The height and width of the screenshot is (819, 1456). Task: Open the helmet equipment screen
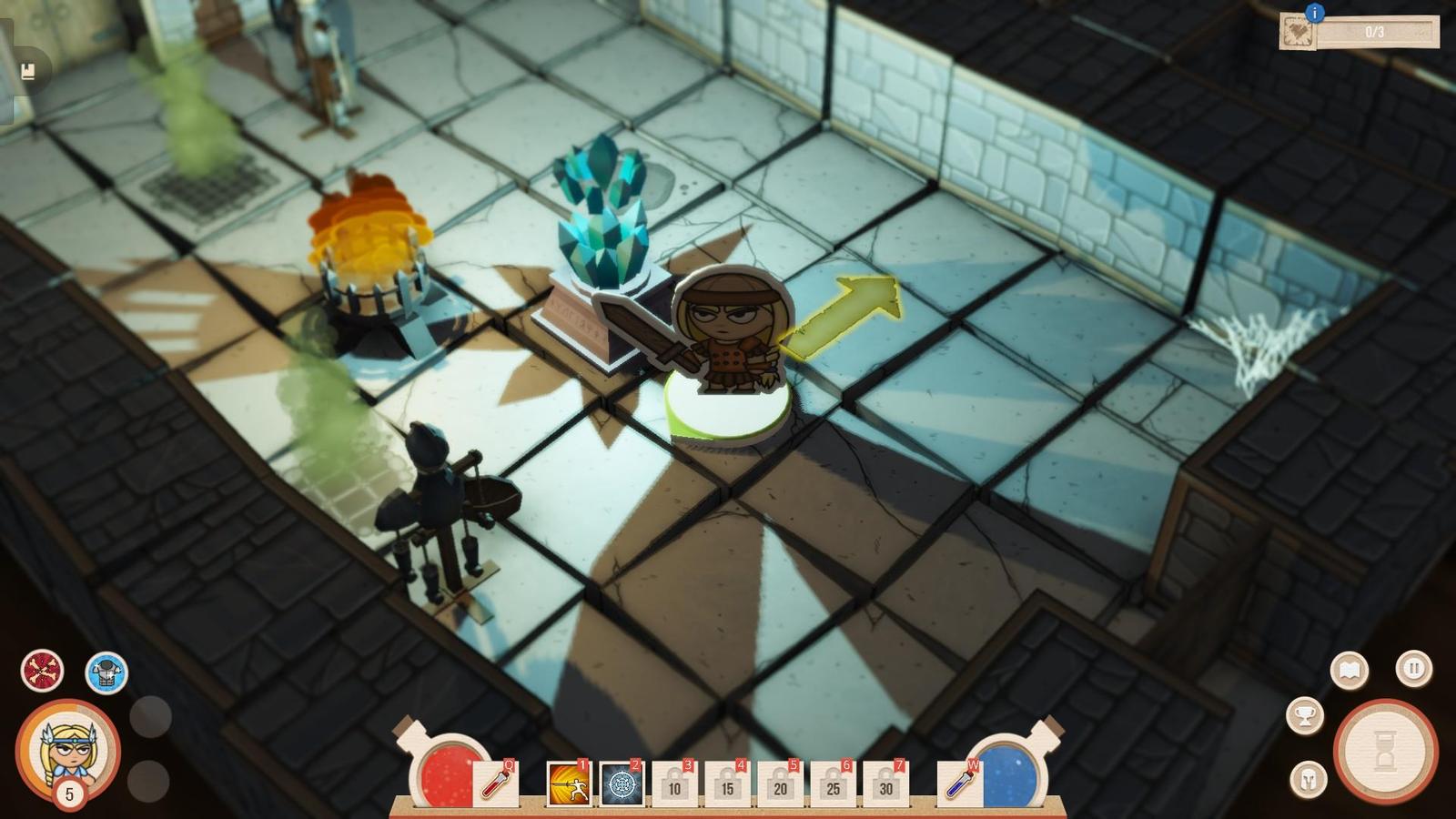click(1309, 779)
